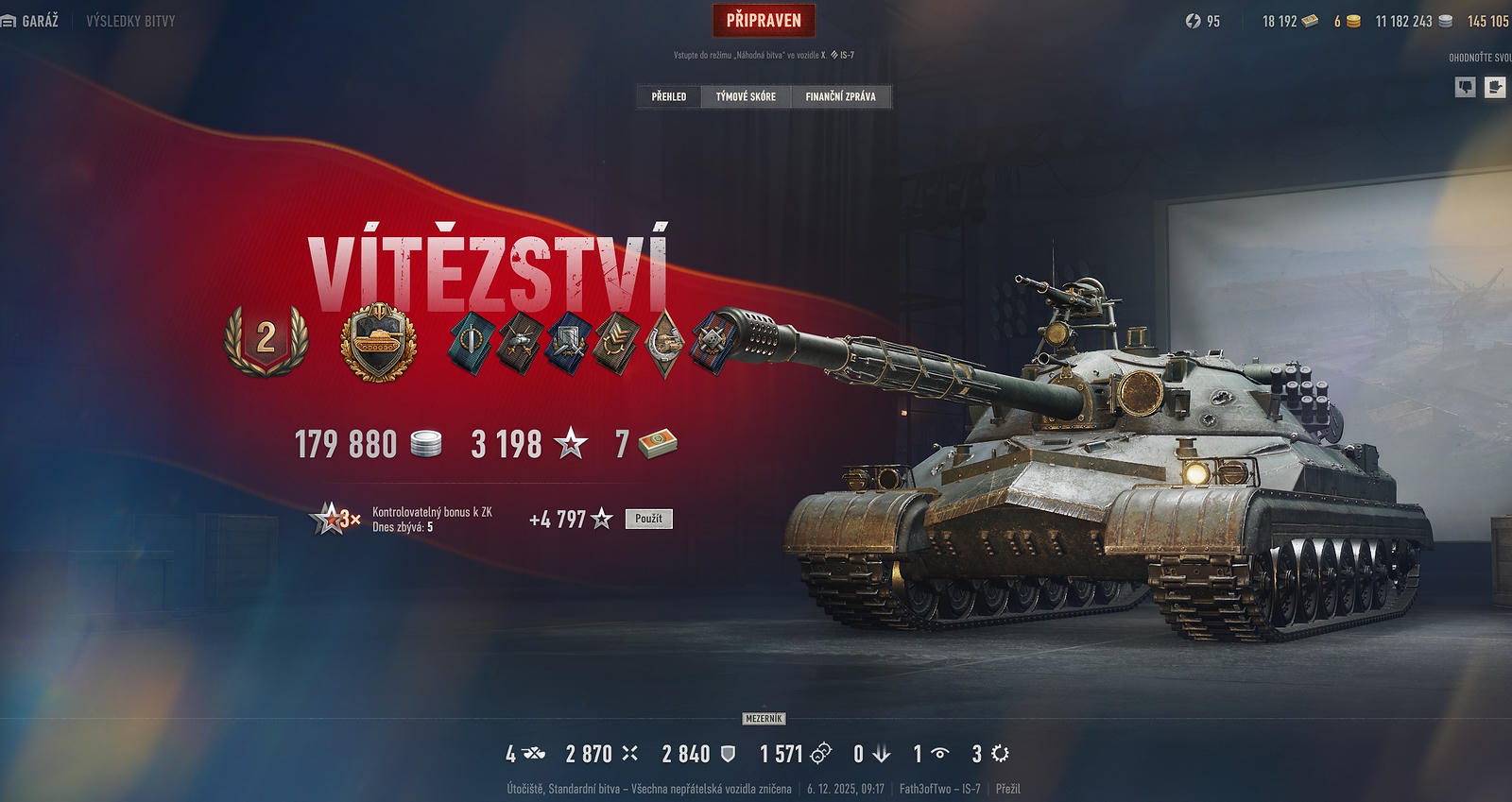Open the TÝMOVÉ SKÓRE tab
1512x802 pixels.
[x=746, y=96]
